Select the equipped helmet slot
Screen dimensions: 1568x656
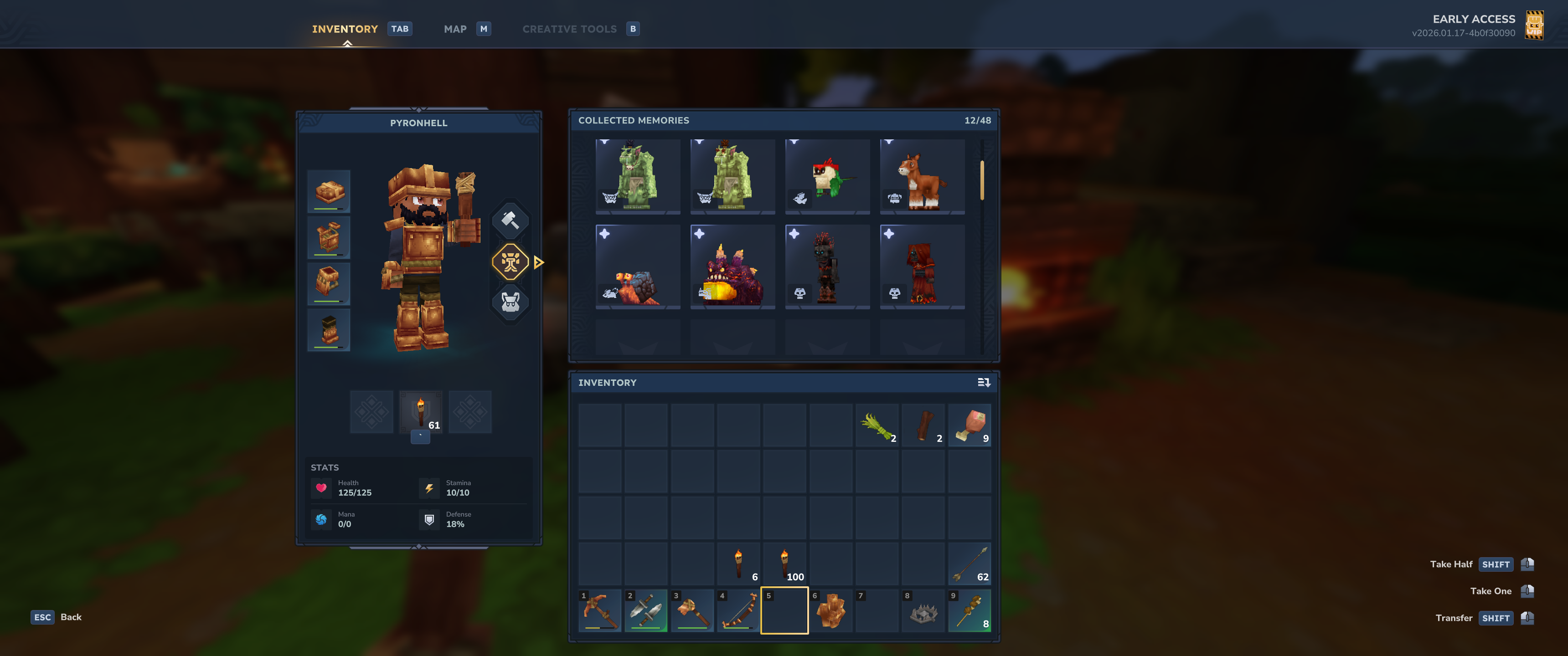329,191
